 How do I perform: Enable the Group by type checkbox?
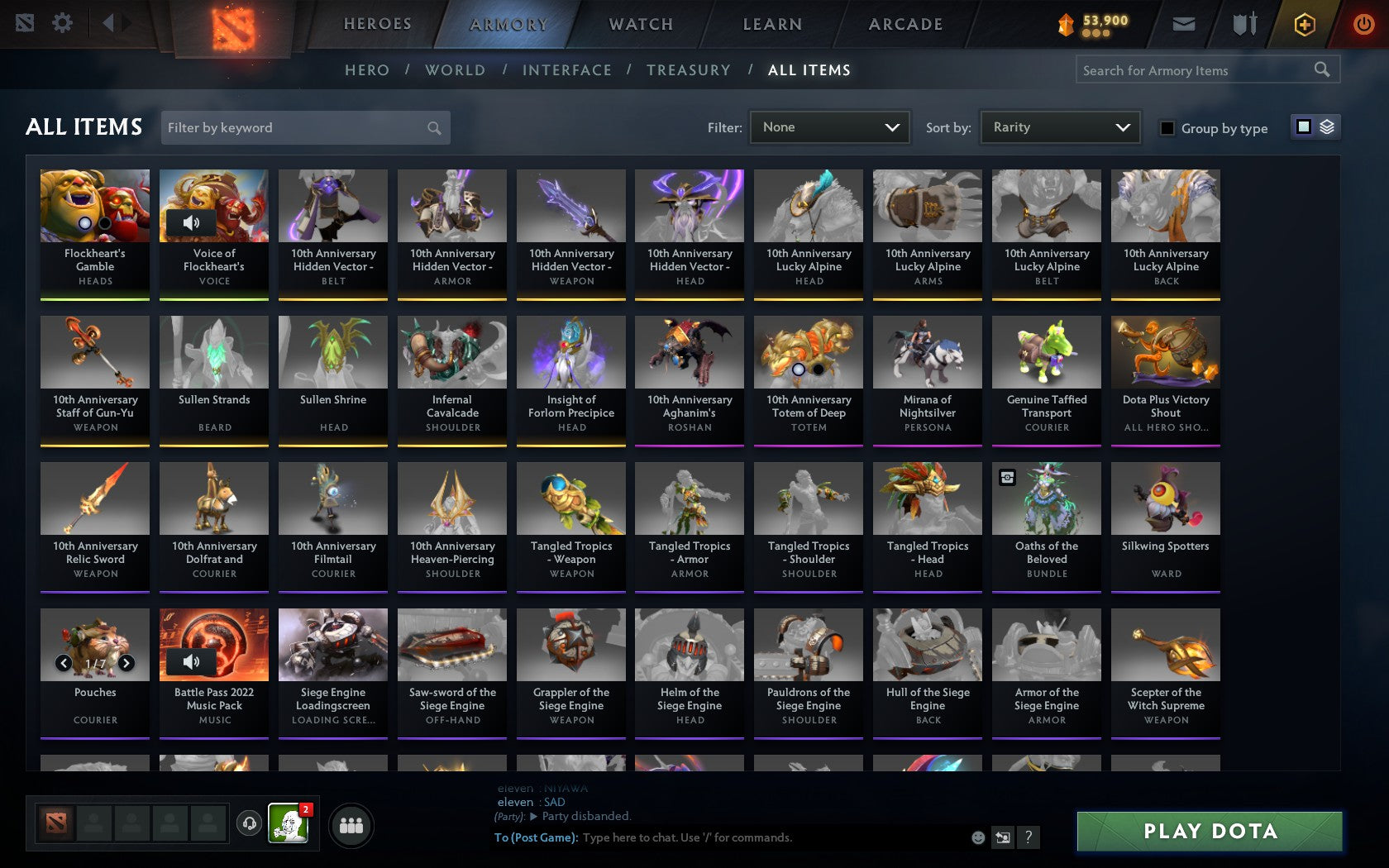point(1166,129)
